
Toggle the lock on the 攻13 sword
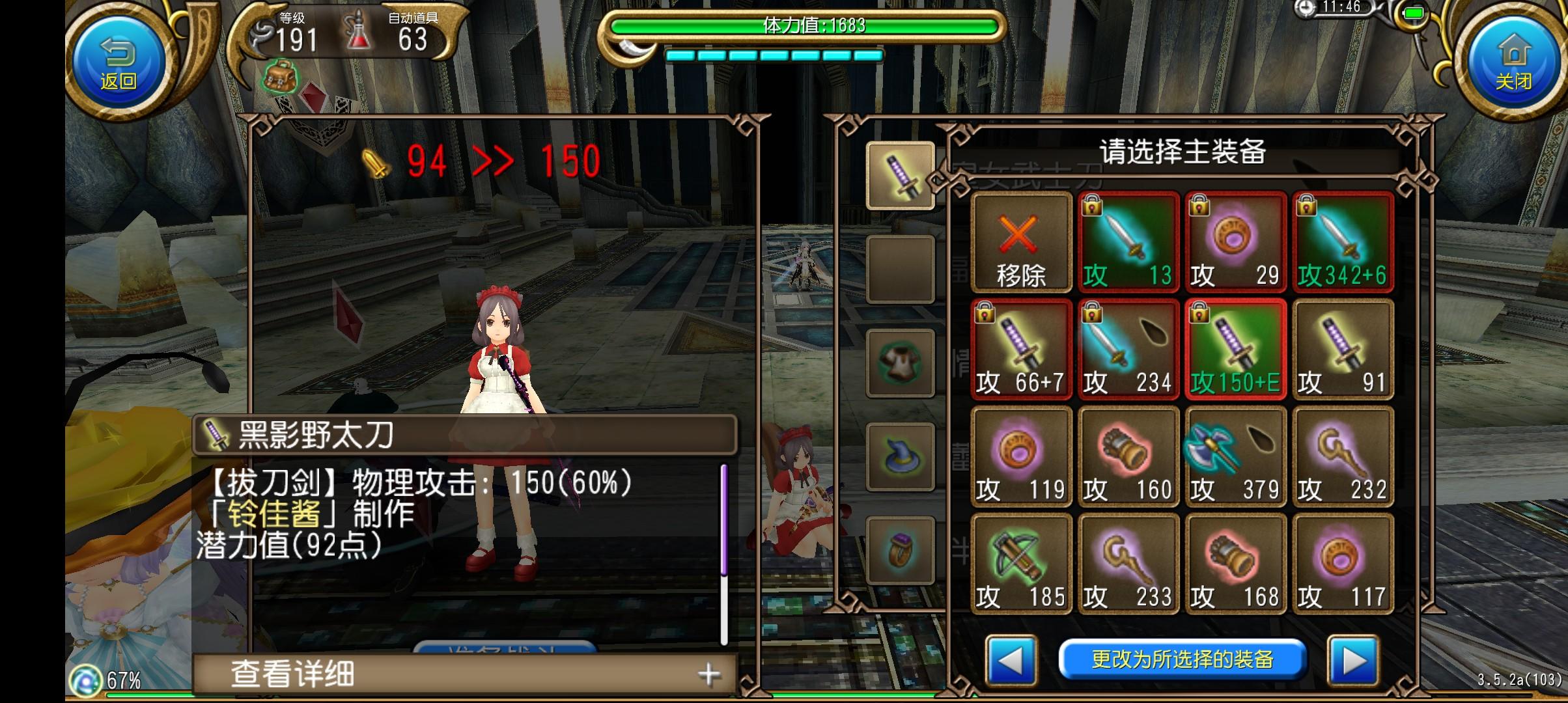click(x=1093, y=206)
